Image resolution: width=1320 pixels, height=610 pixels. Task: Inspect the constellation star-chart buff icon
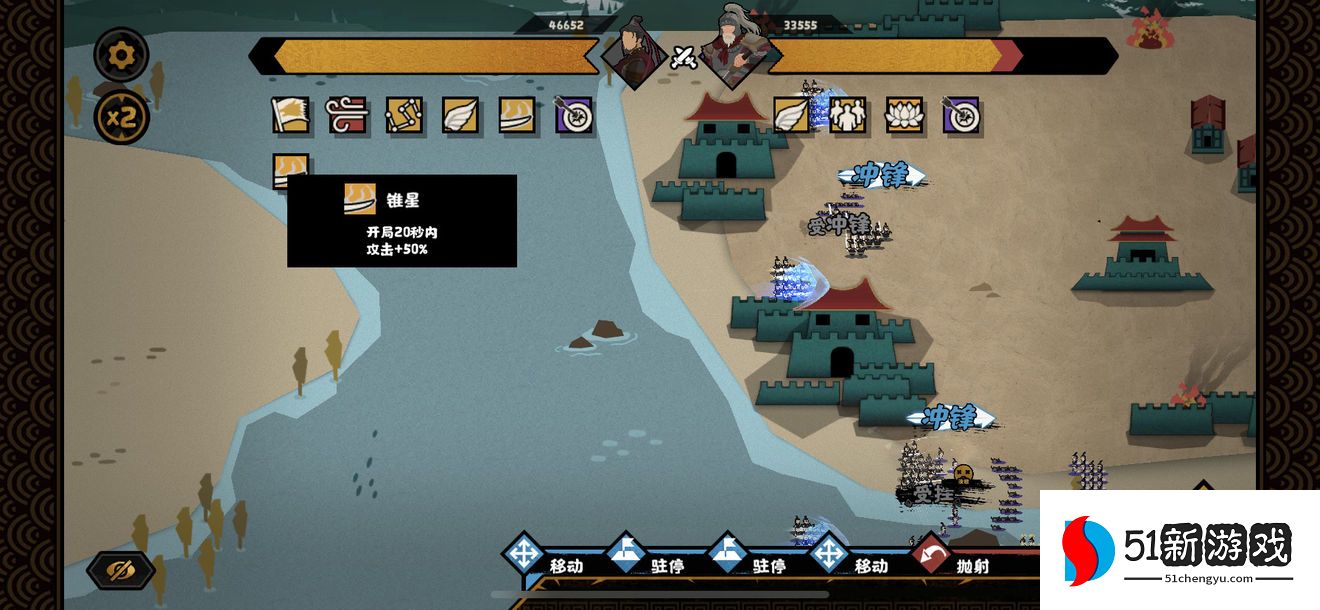click(x=404, y=115)
